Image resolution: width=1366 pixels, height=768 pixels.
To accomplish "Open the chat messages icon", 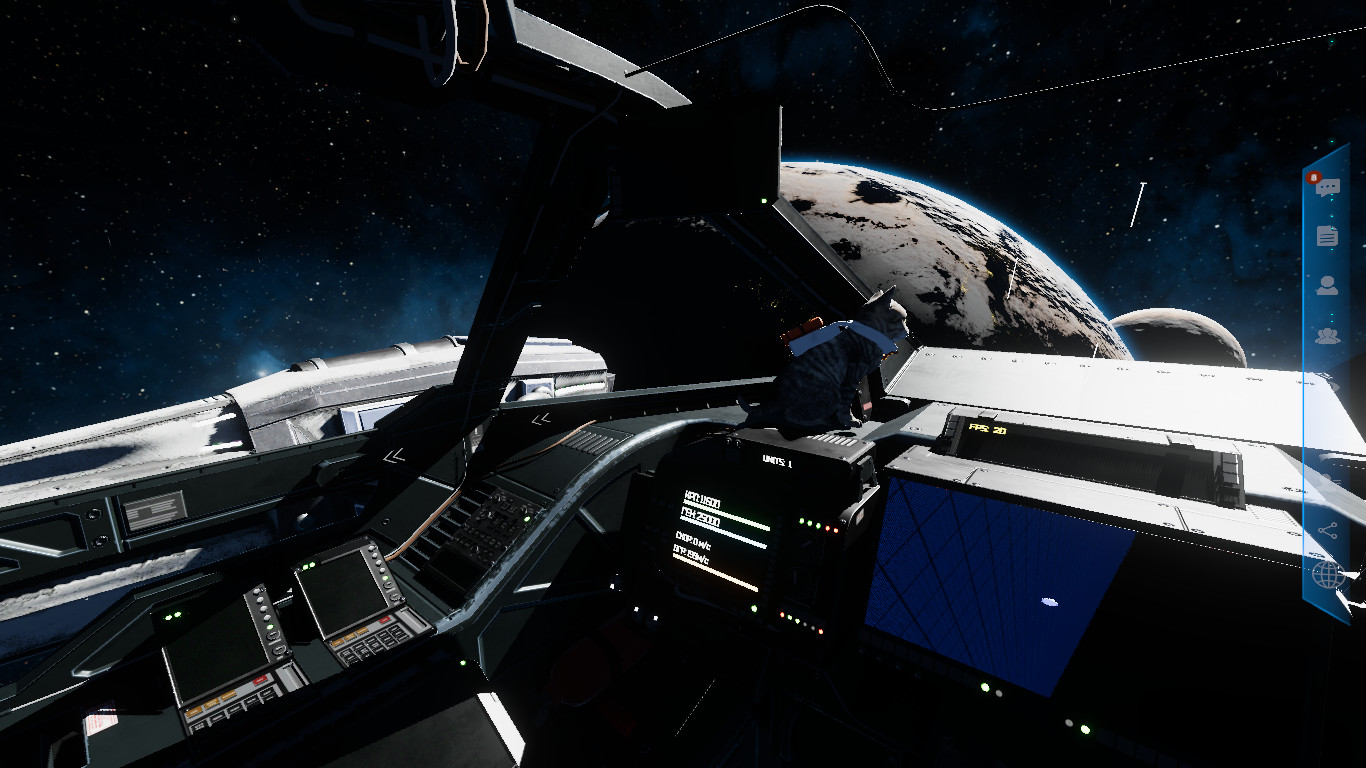I will (1328, 188).
